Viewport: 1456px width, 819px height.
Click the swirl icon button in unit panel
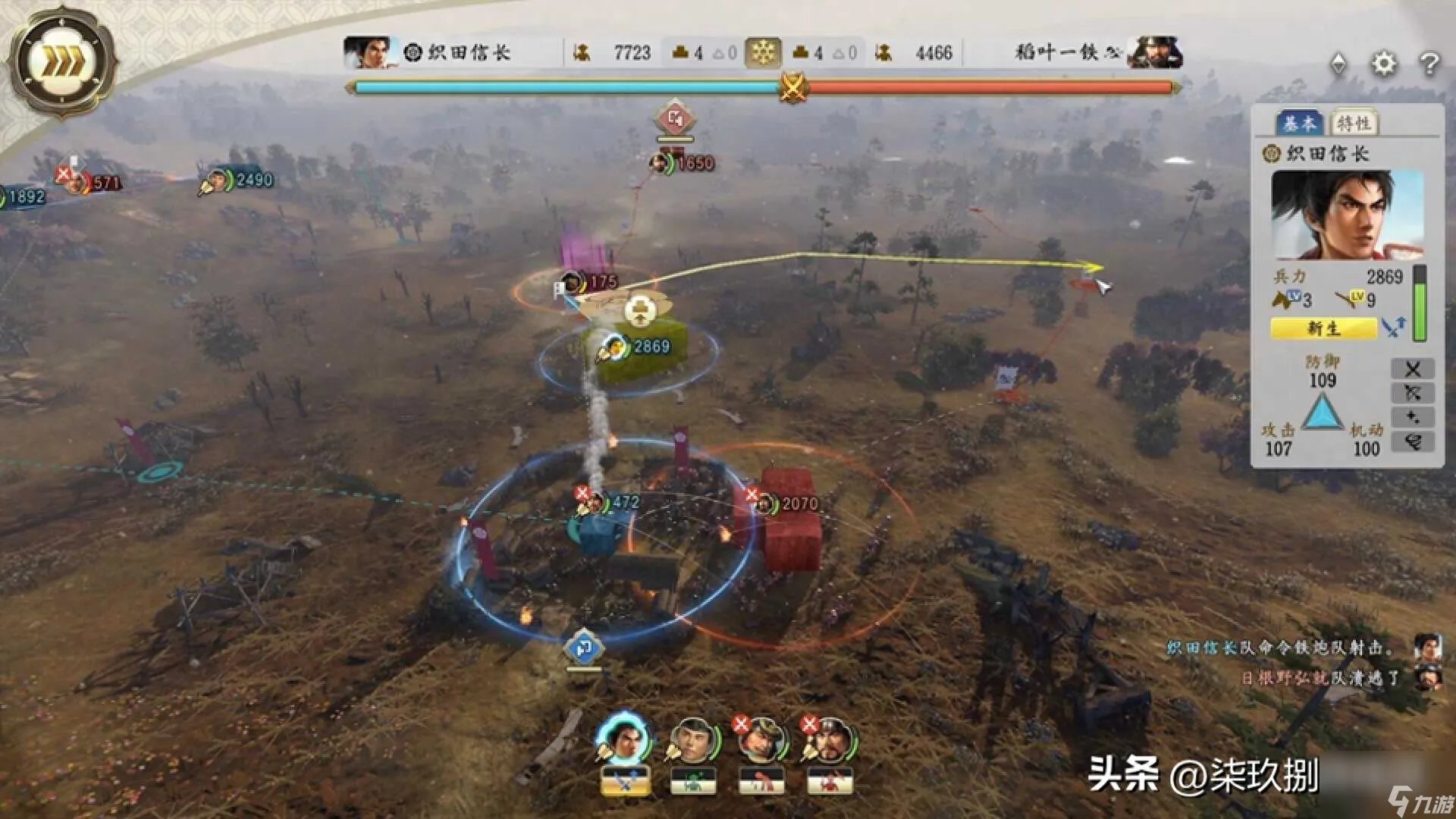(x=1412, y=442)
